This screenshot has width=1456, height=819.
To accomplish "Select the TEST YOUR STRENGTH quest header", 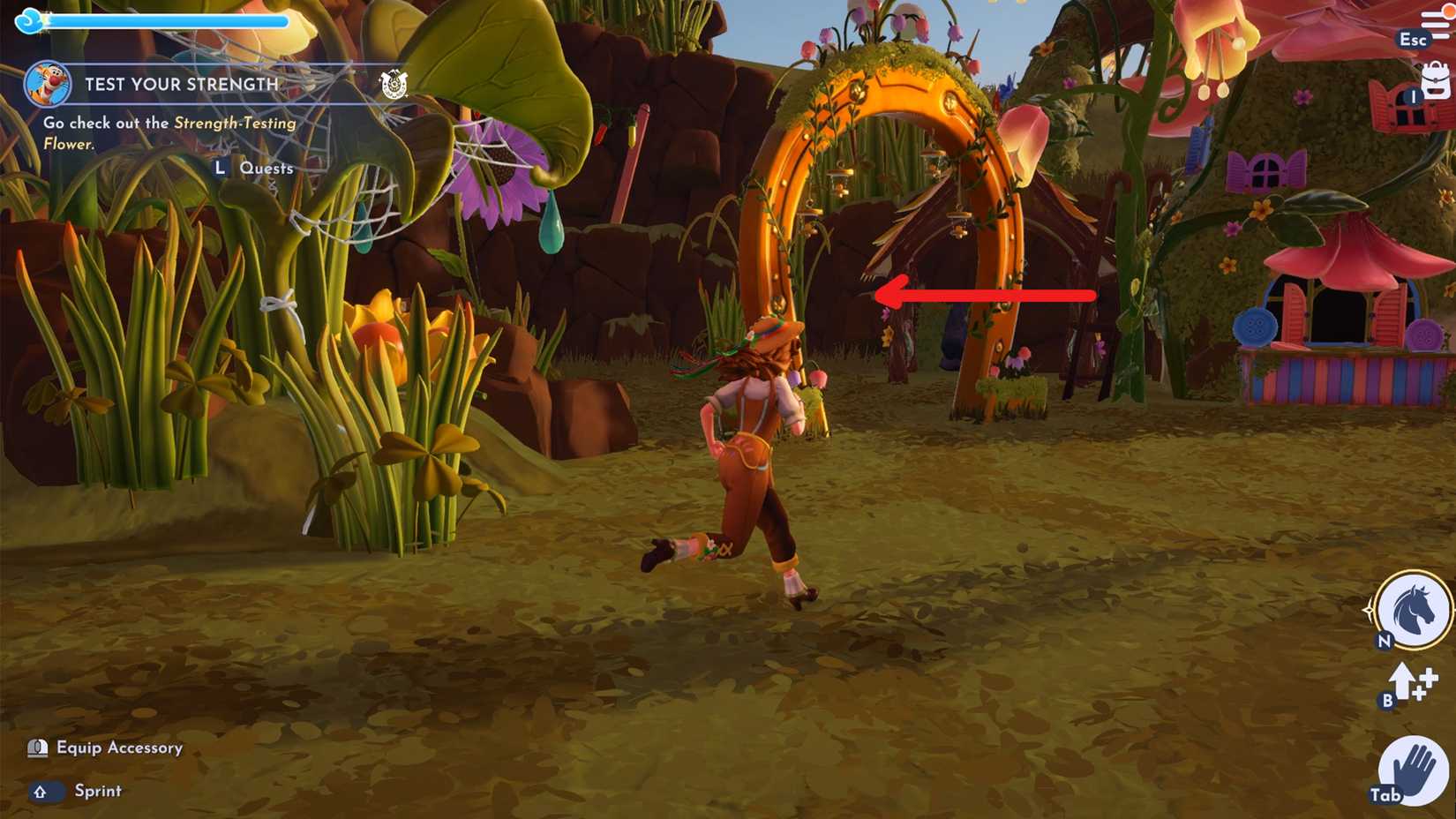I will [181, 85].
